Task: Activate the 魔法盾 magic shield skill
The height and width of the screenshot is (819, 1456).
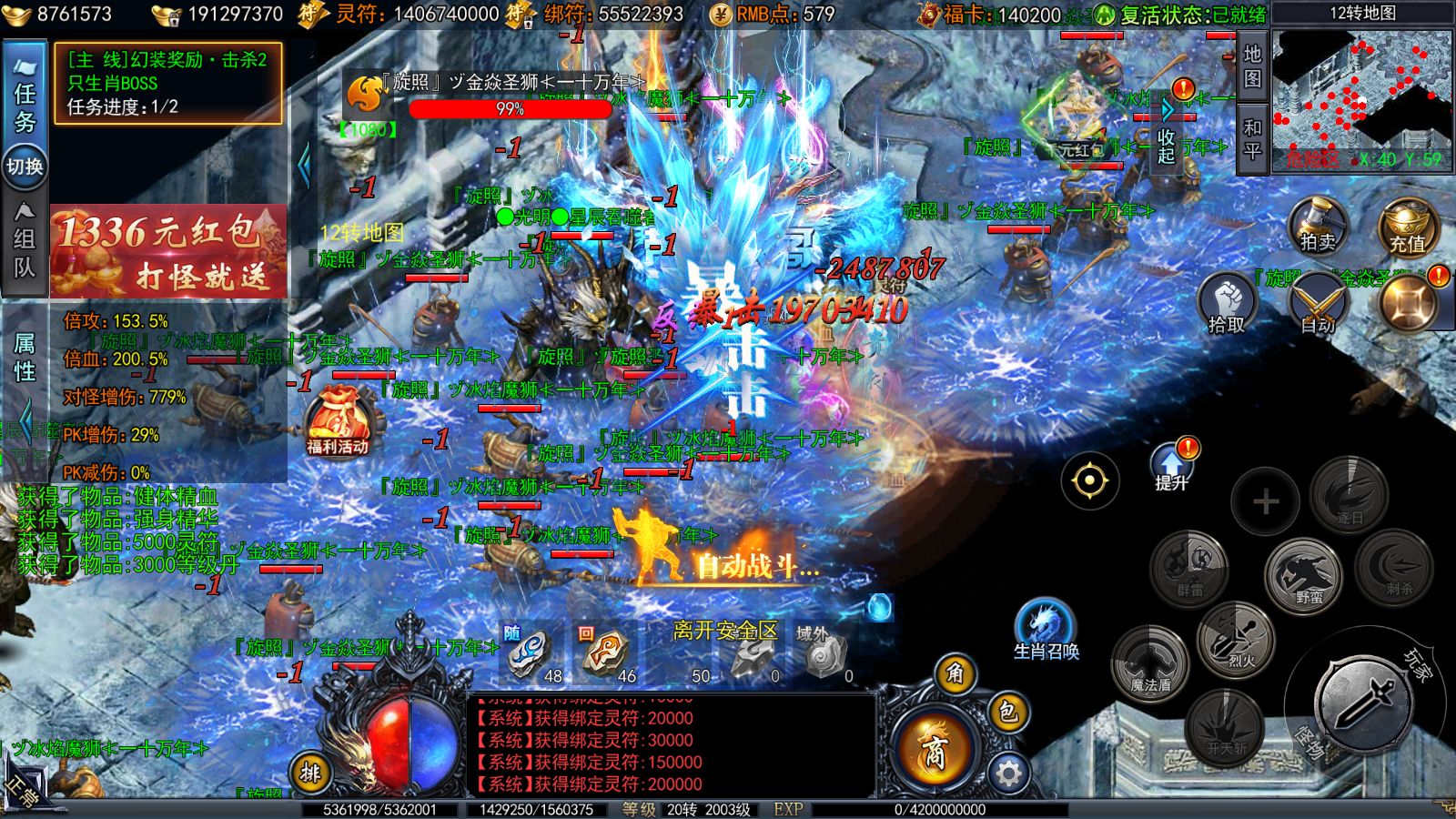Action: coord(1148,667)
